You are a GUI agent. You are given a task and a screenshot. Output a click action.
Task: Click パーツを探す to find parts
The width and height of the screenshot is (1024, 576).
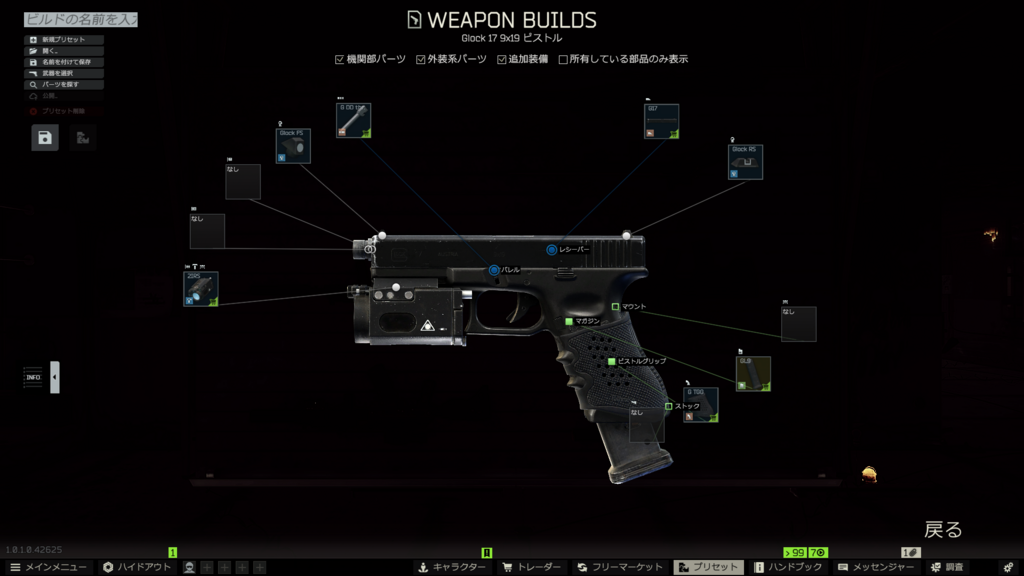coord(65,84)
